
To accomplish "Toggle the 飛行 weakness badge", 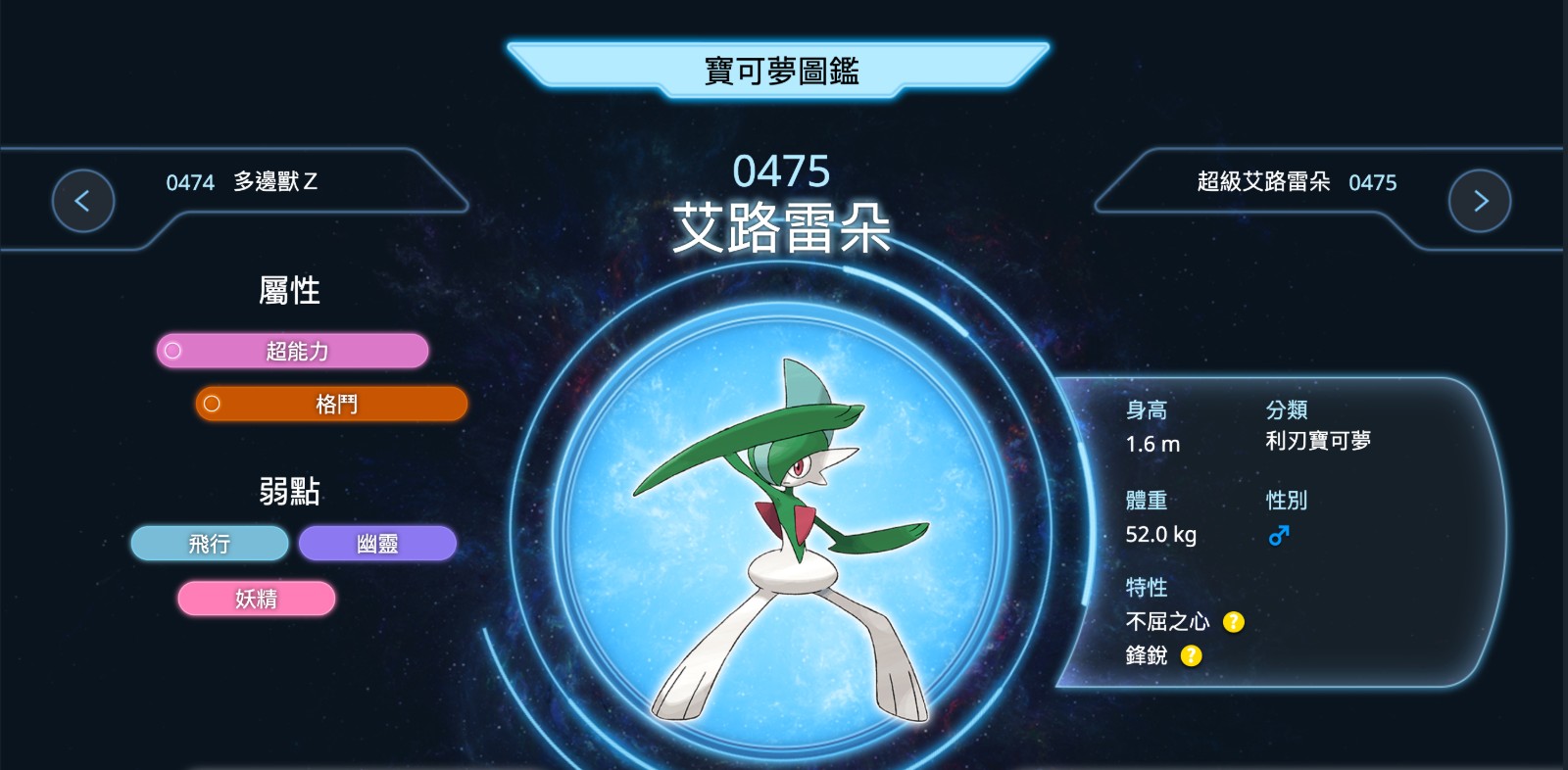I will (209, 543).
